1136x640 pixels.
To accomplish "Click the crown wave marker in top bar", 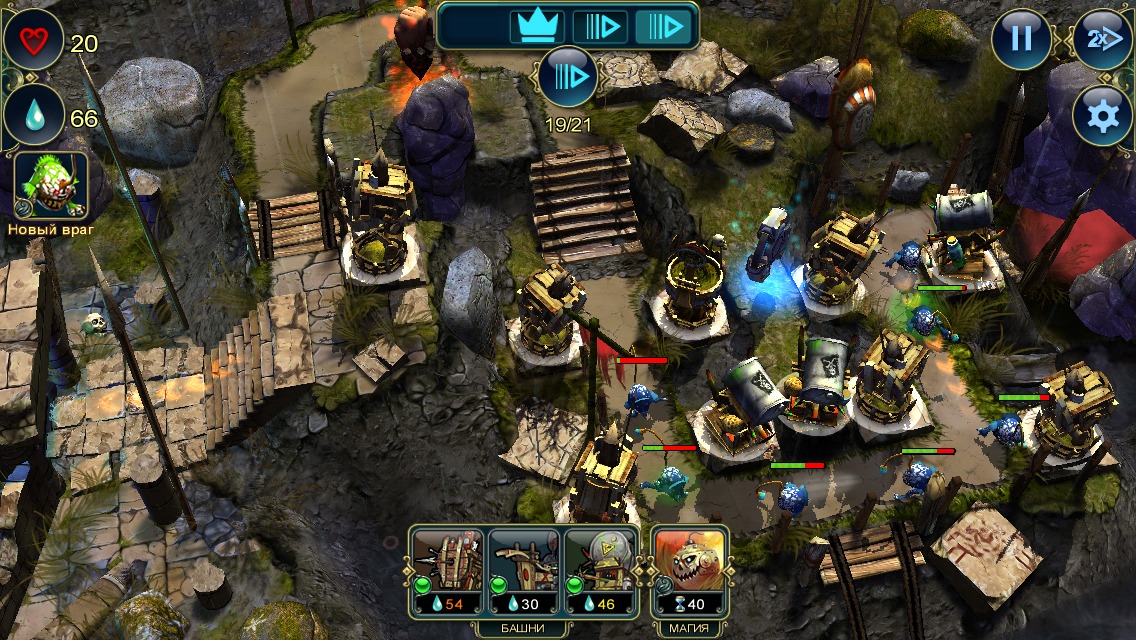I will coord(537,25).
